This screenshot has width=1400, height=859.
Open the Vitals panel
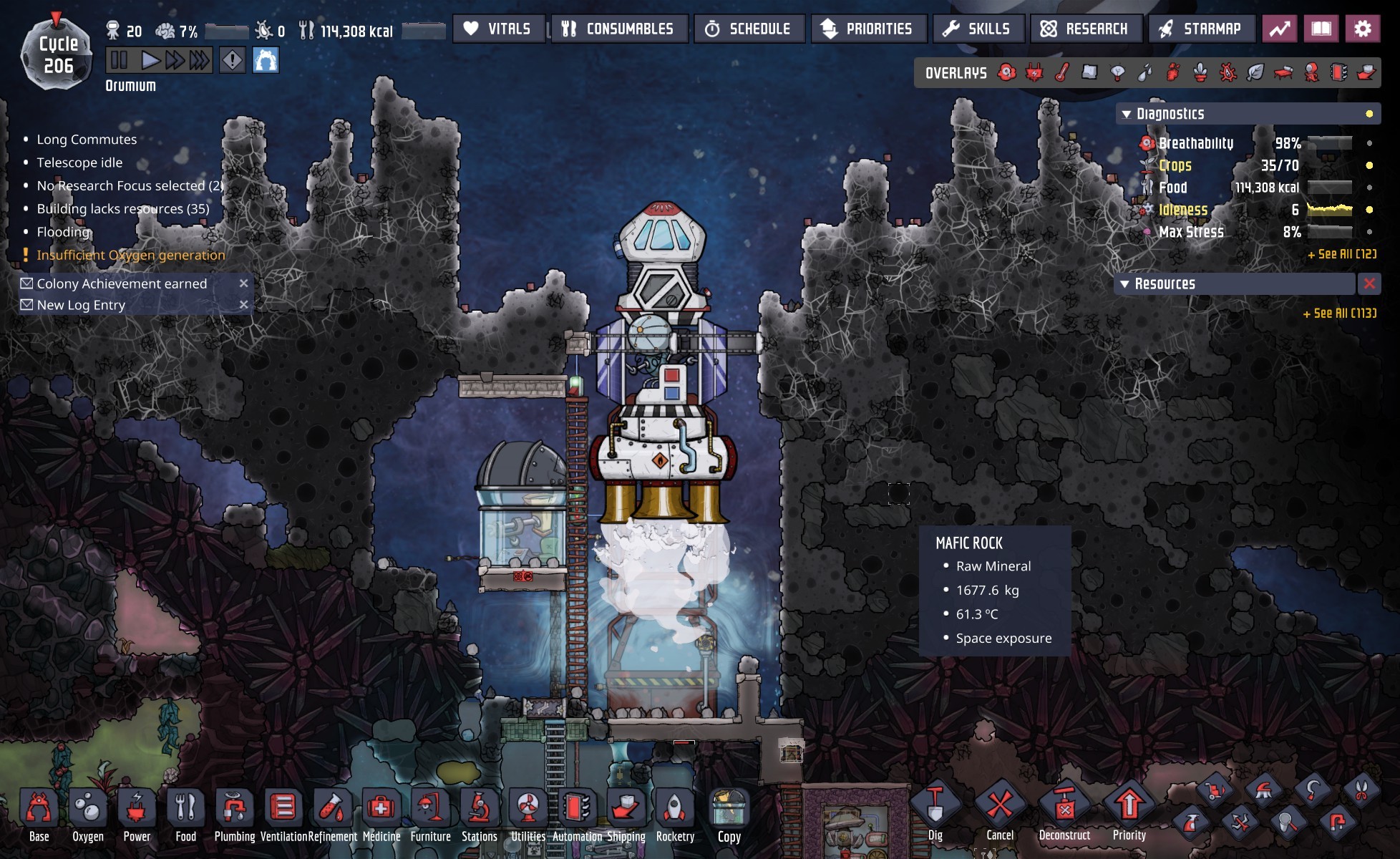click(x=498, y=29)
